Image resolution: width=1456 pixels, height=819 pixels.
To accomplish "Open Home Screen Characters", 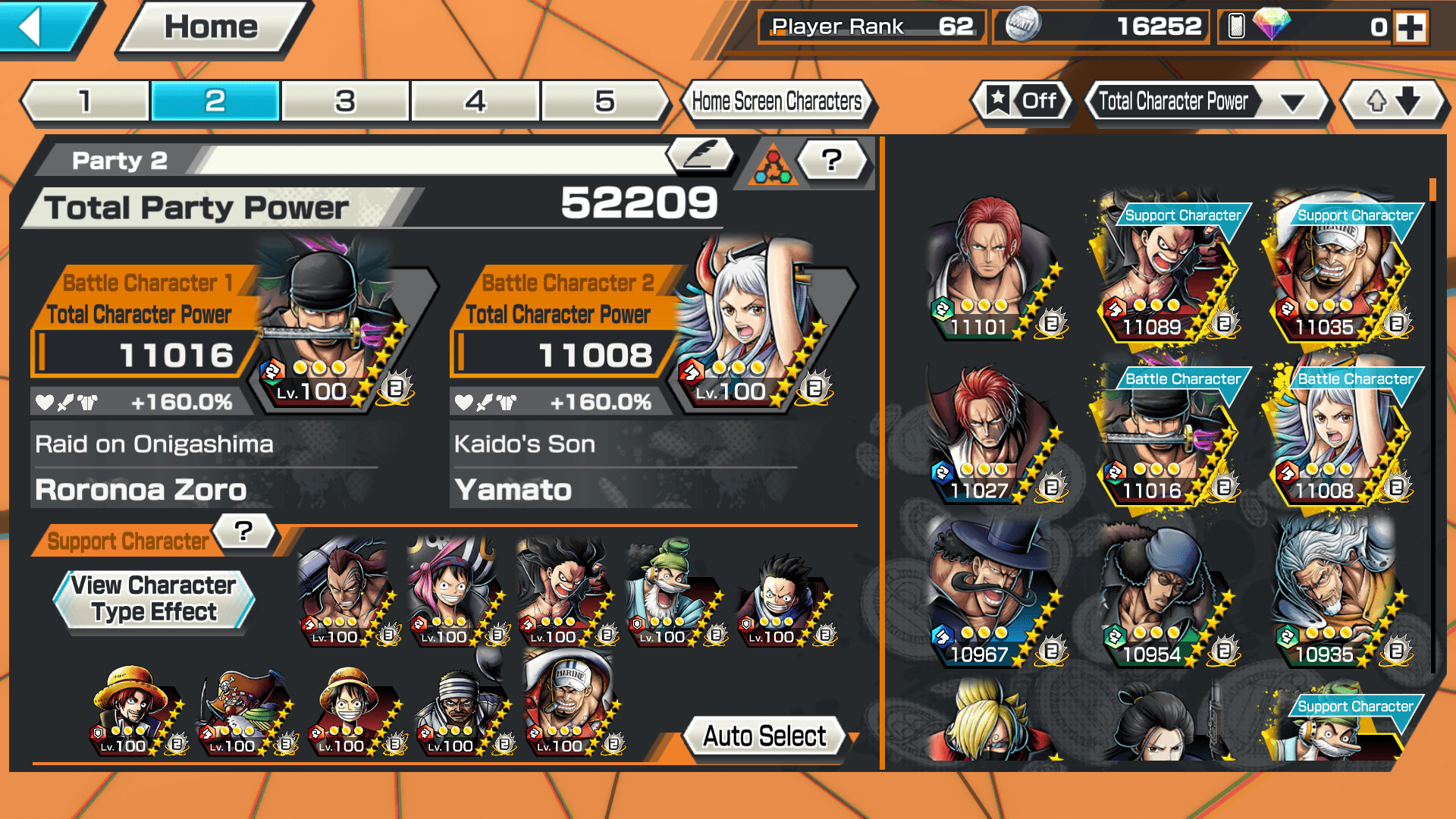I will point(777,101).
